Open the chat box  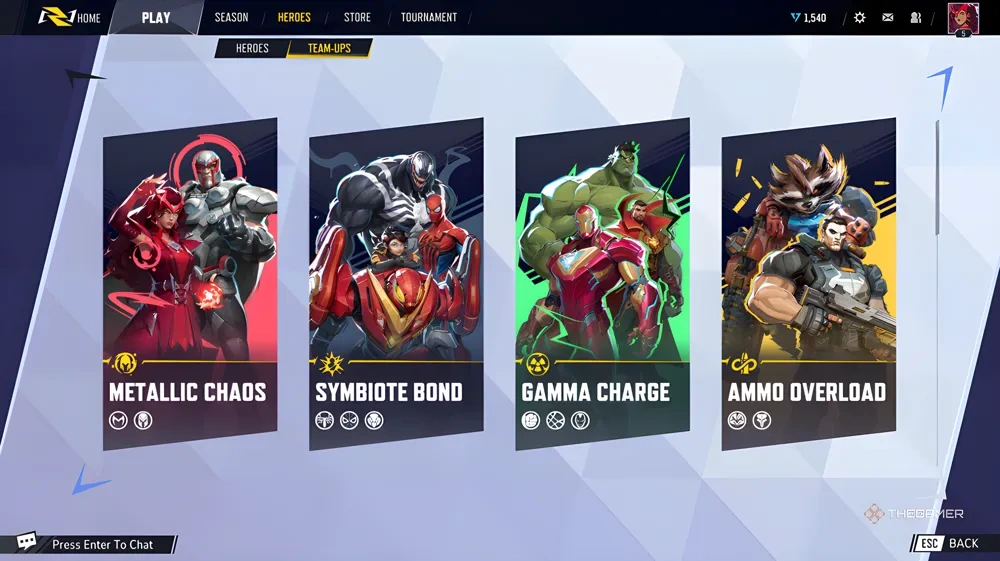coord(90,544)
